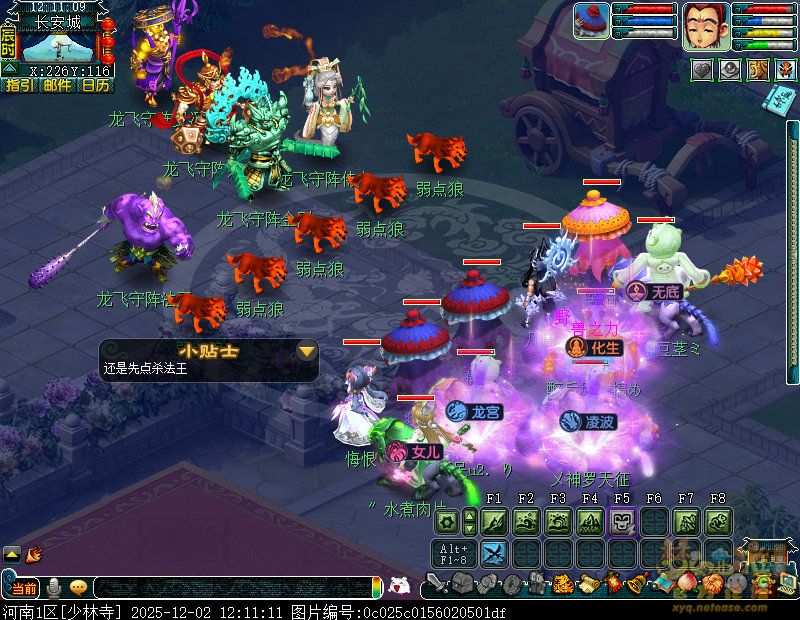Select the pet portrait with the red hat
800x620 pixels.
tap(591, 21)
